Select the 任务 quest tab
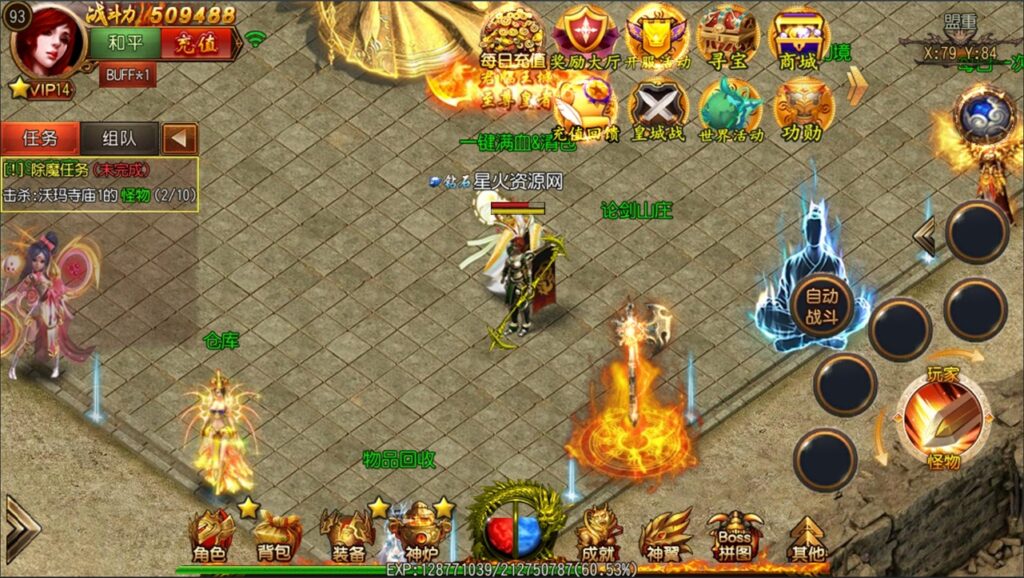 coord(40,138)
